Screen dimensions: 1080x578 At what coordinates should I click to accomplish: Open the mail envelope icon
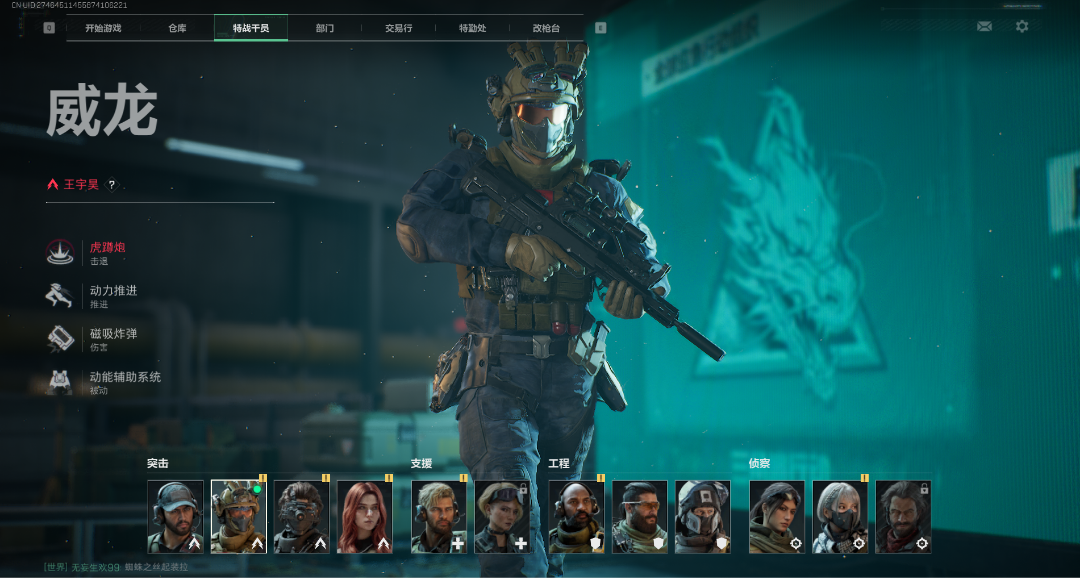pos(984,27)
